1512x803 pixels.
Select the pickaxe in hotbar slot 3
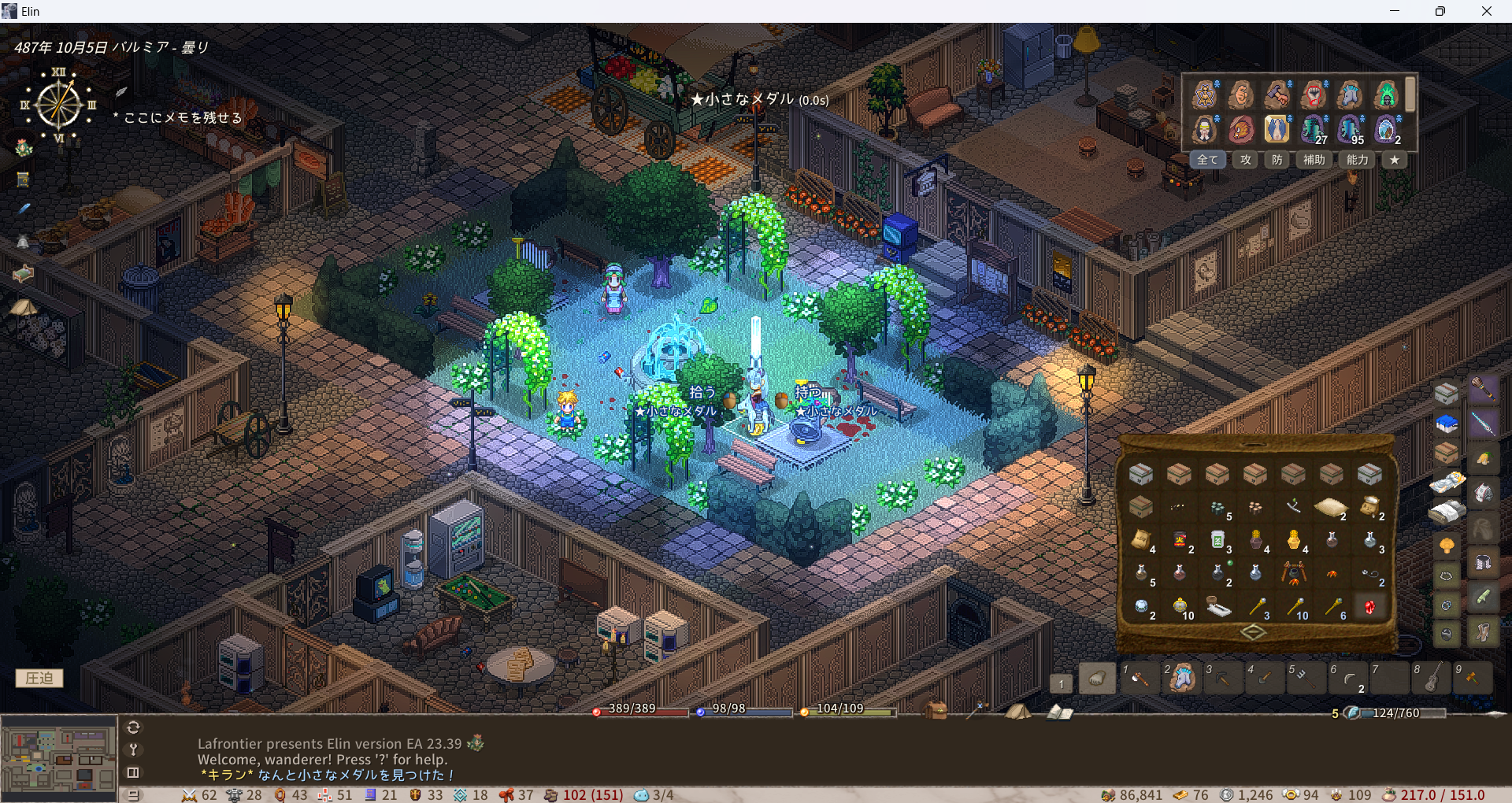[x=1223, y=678]
